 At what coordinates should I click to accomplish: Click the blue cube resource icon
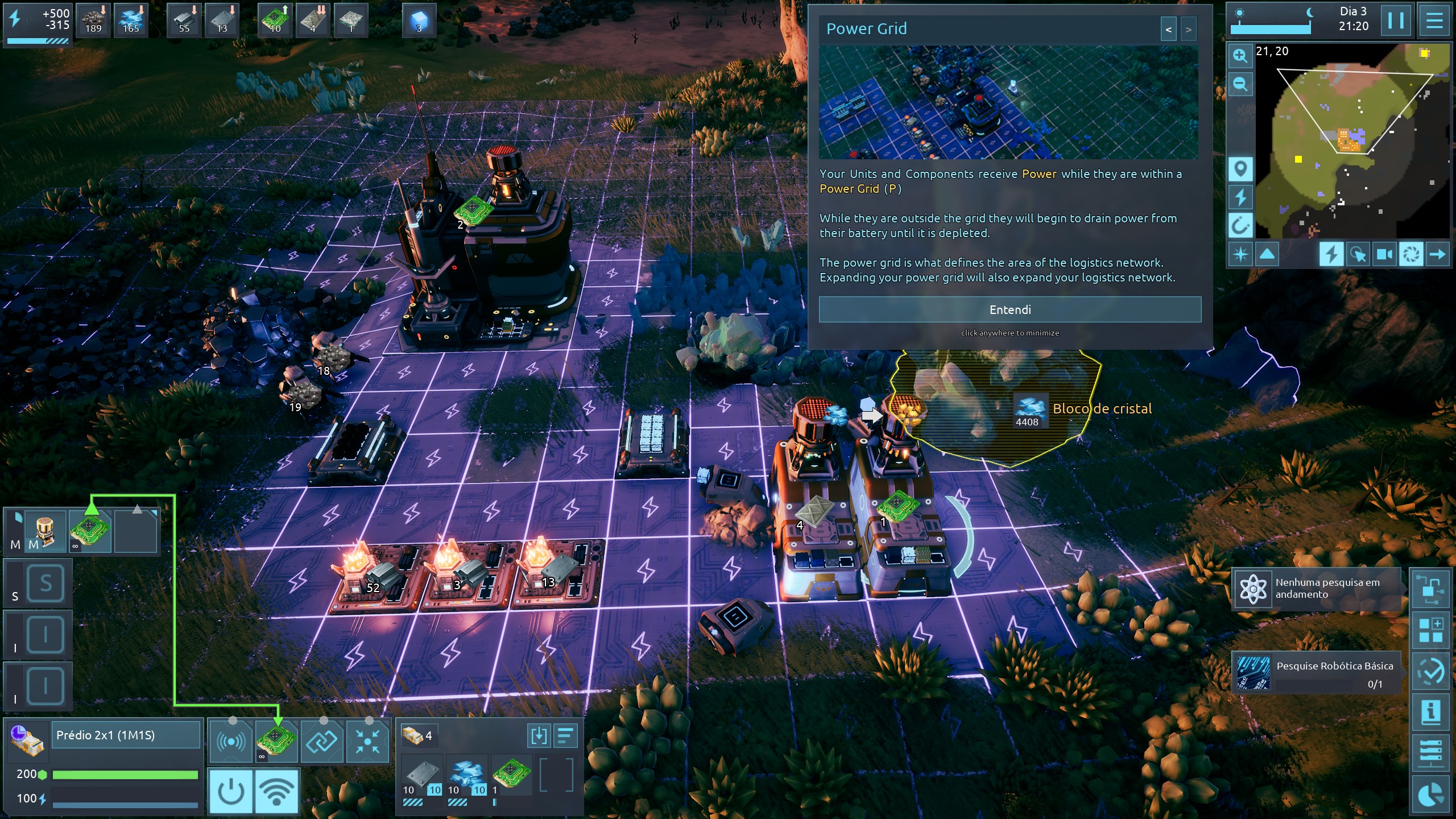(419, 21)
